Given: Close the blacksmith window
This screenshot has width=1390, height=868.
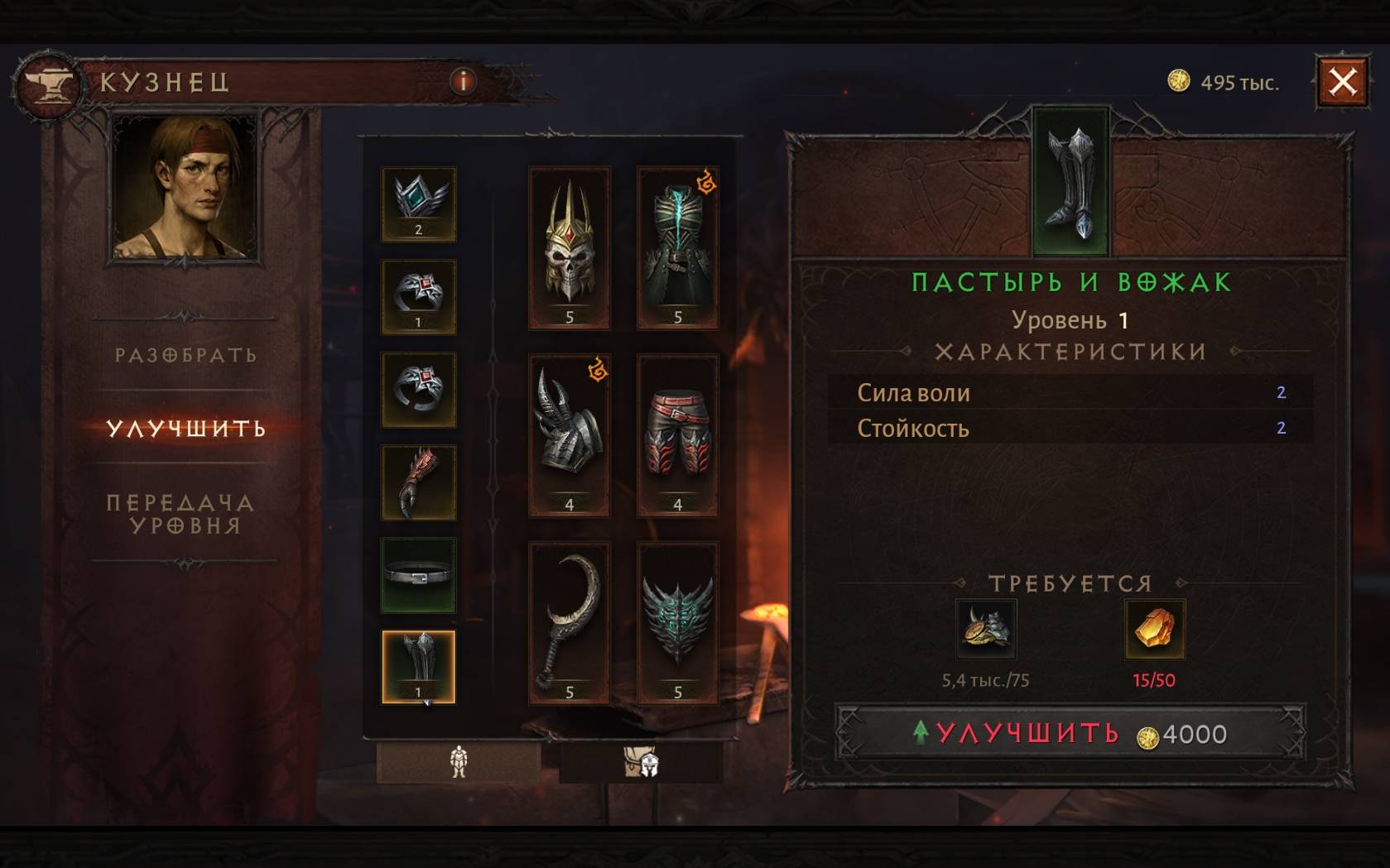Looking at the screenshot, I should (1342, 82).
